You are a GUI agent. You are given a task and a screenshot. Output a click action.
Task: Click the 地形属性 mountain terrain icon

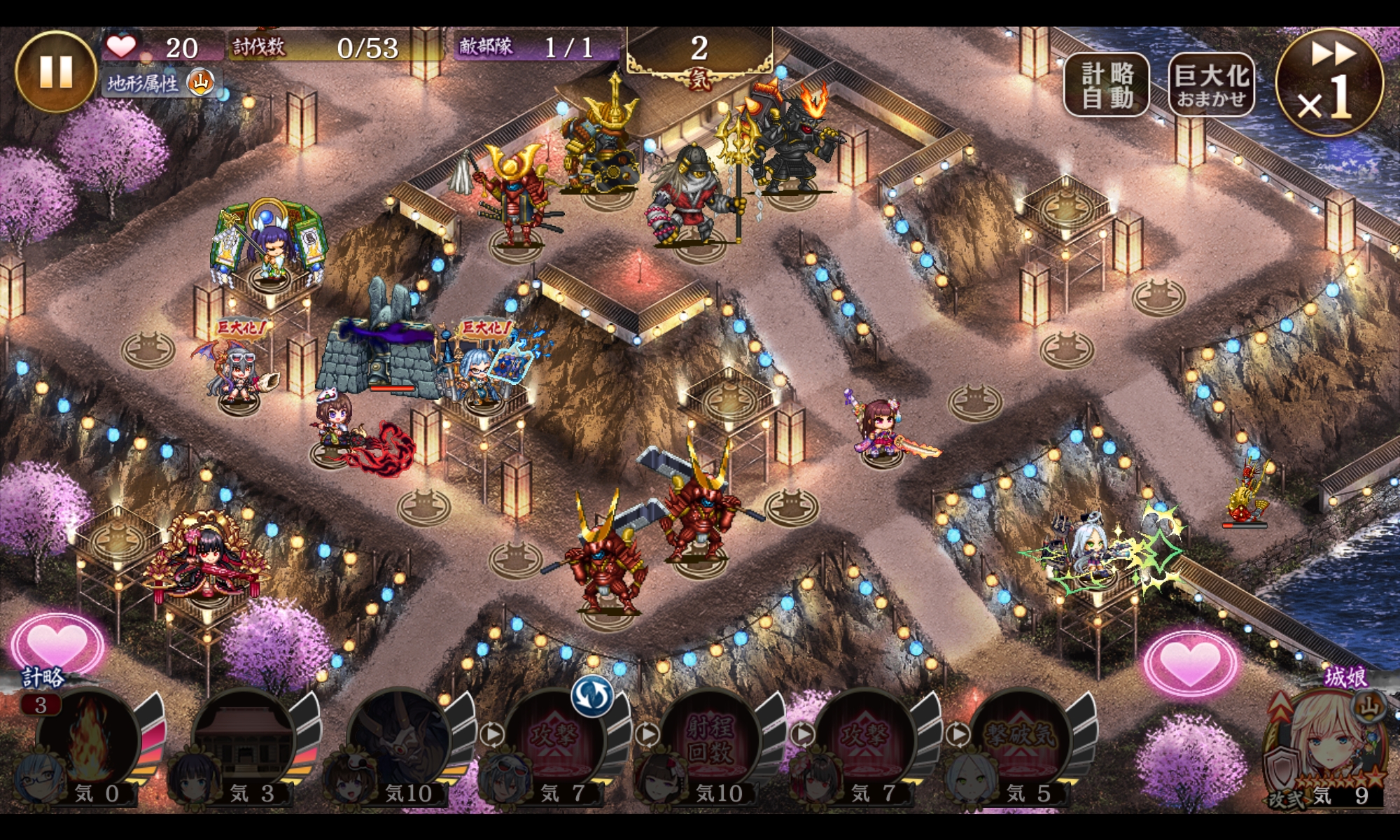tap(200, 83)
